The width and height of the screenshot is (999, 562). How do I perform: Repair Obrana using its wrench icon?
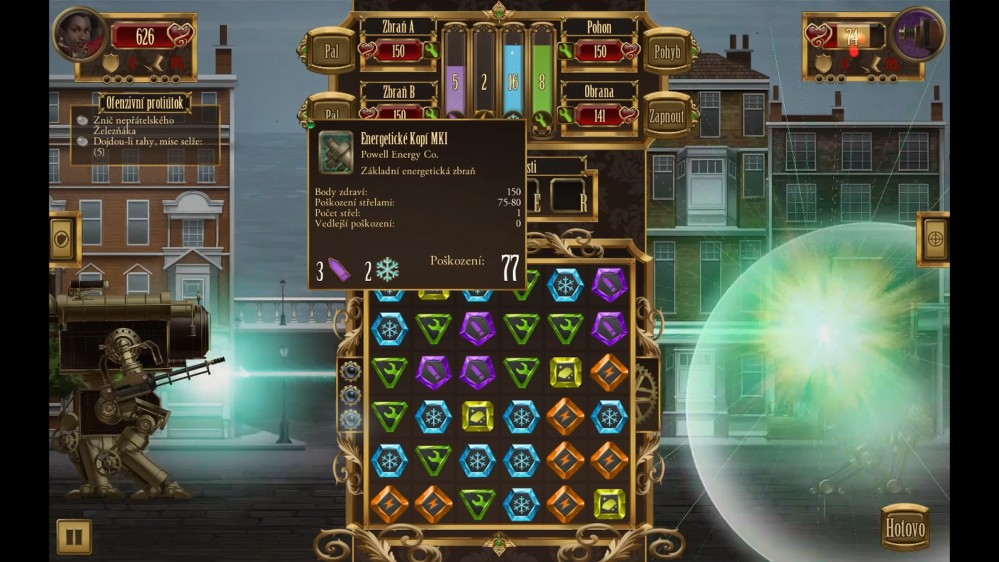(x=566, y=115)
